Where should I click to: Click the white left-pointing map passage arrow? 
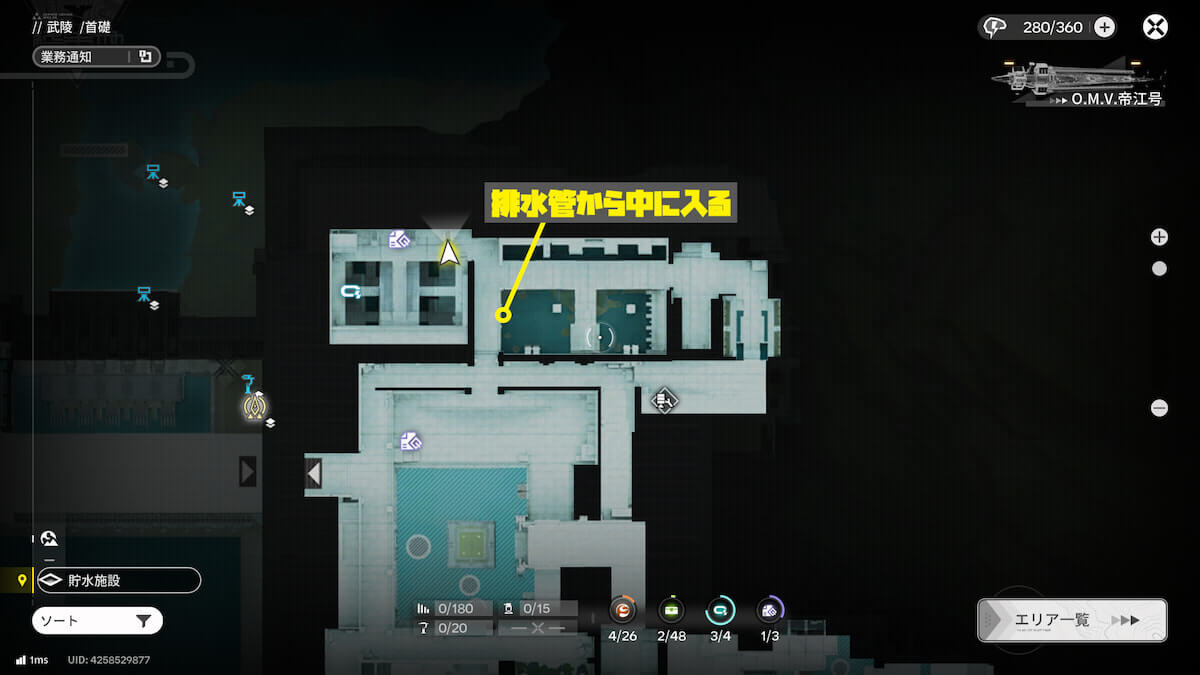pos(313,472)
